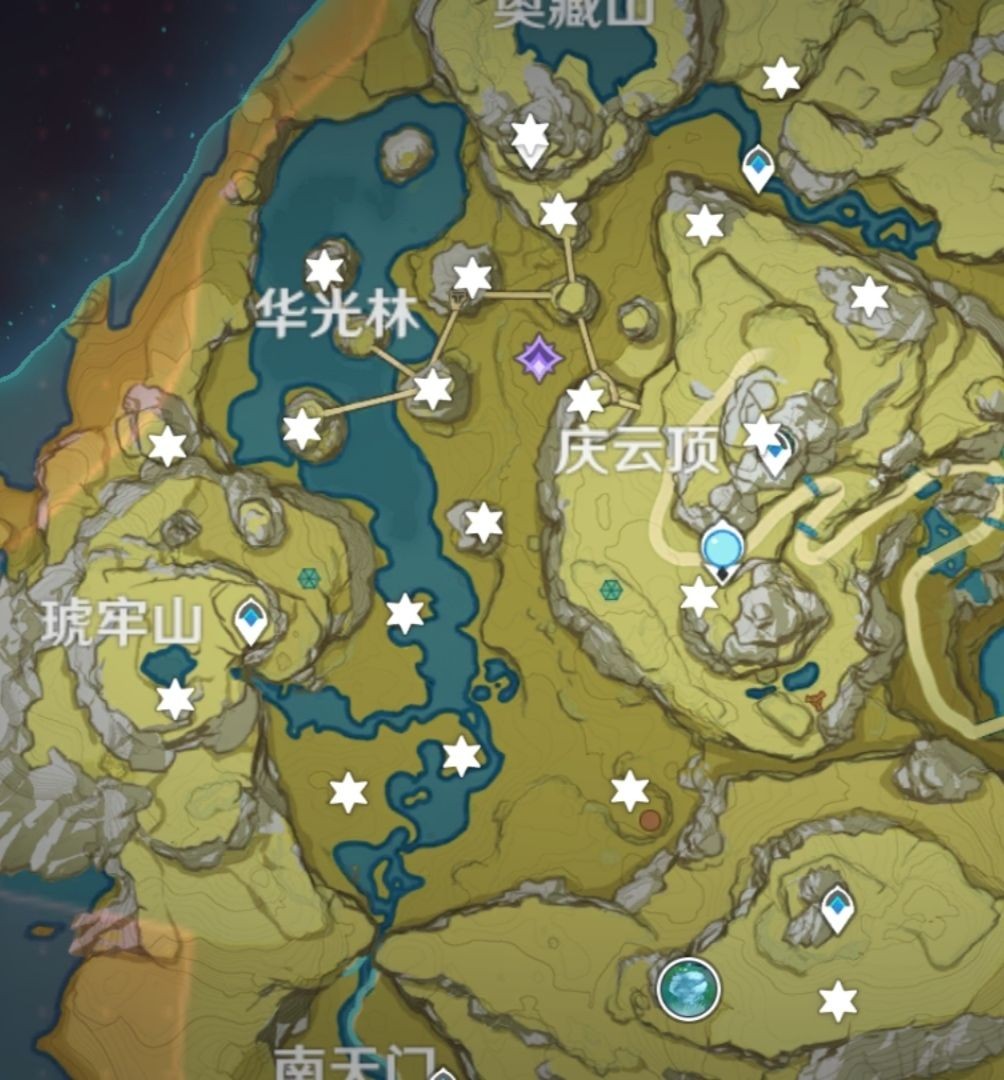
Task: Click the green hexagon marker near 琥牢山
Action: pos(309,578)
